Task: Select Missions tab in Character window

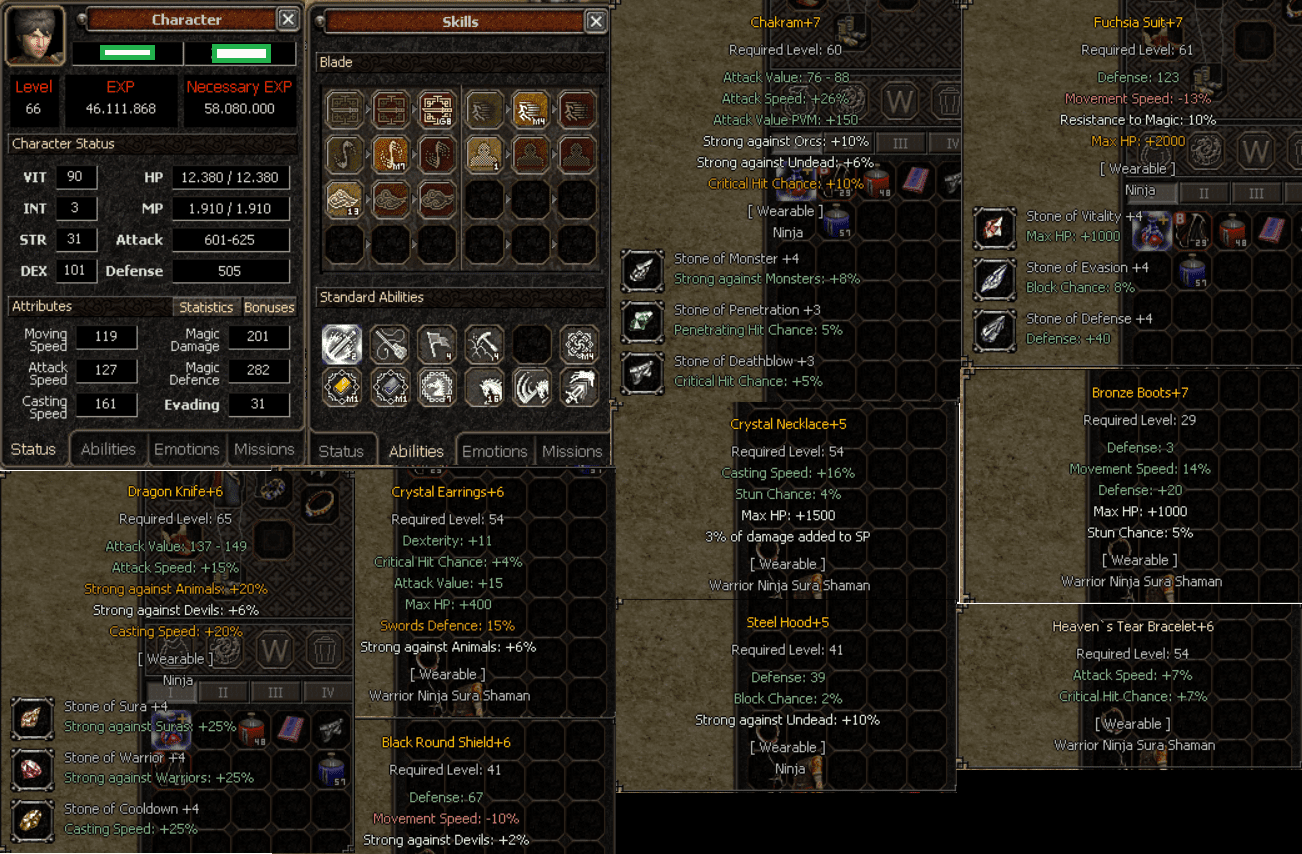Action: [x=264, y=449]
